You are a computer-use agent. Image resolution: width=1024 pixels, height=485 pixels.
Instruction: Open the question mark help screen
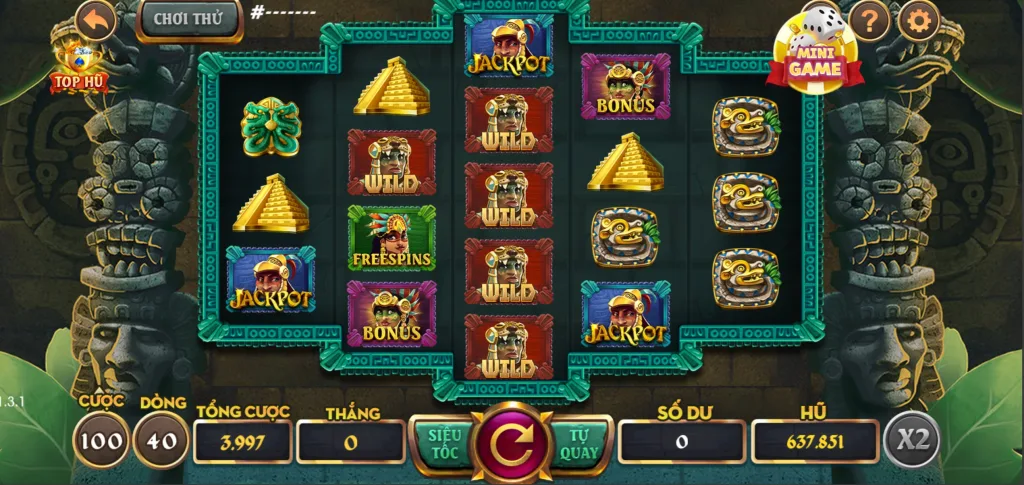pos(870,20)
